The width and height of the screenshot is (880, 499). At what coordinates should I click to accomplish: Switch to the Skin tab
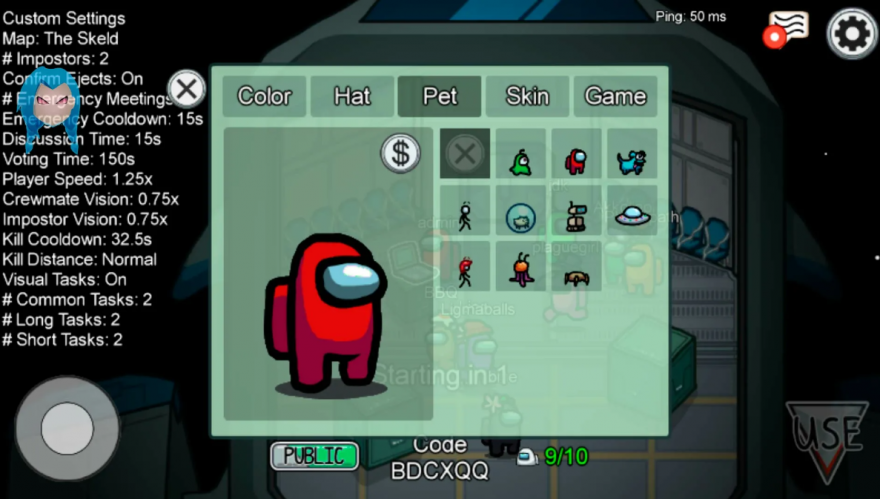[x=527, y=96]
